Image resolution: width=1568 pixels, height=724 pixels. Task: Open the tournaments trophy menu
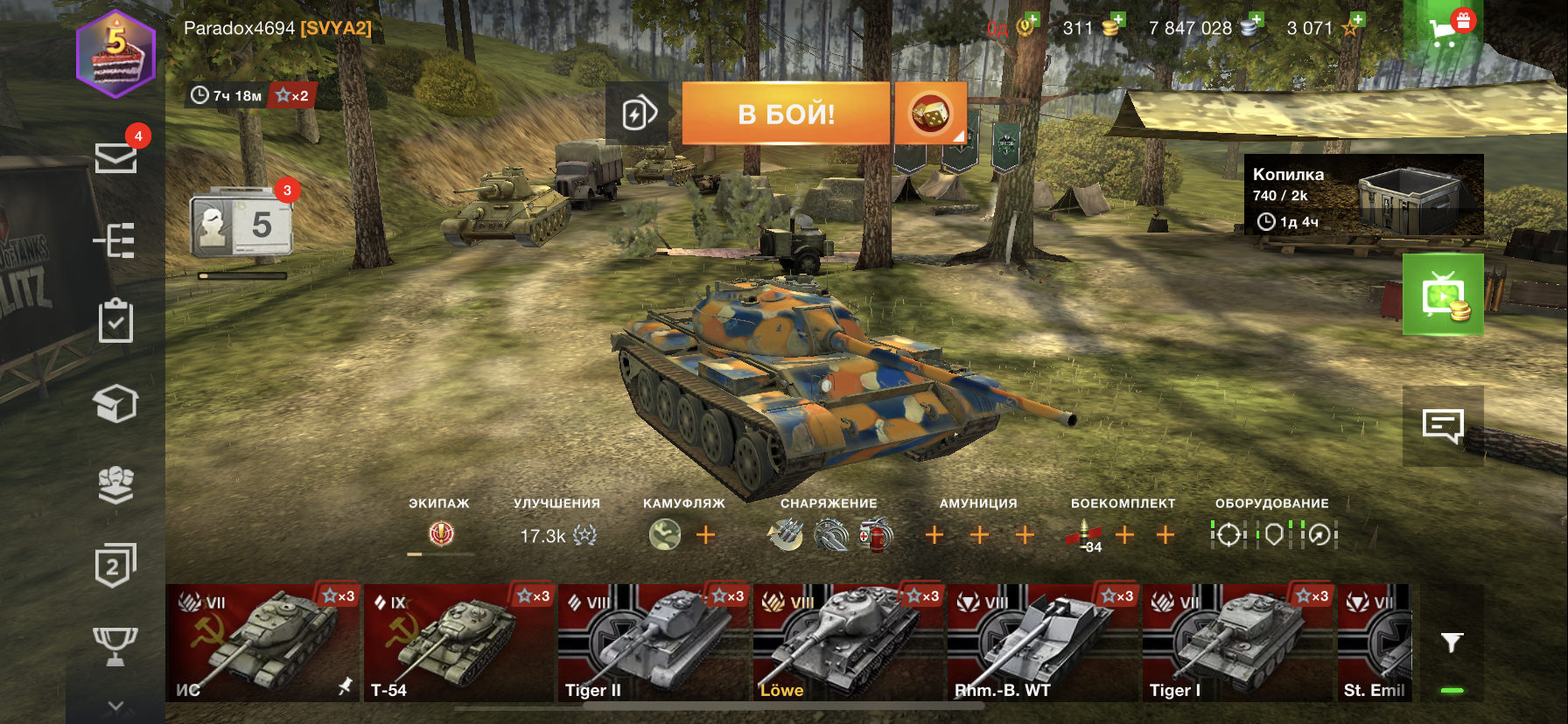(115, 646)
